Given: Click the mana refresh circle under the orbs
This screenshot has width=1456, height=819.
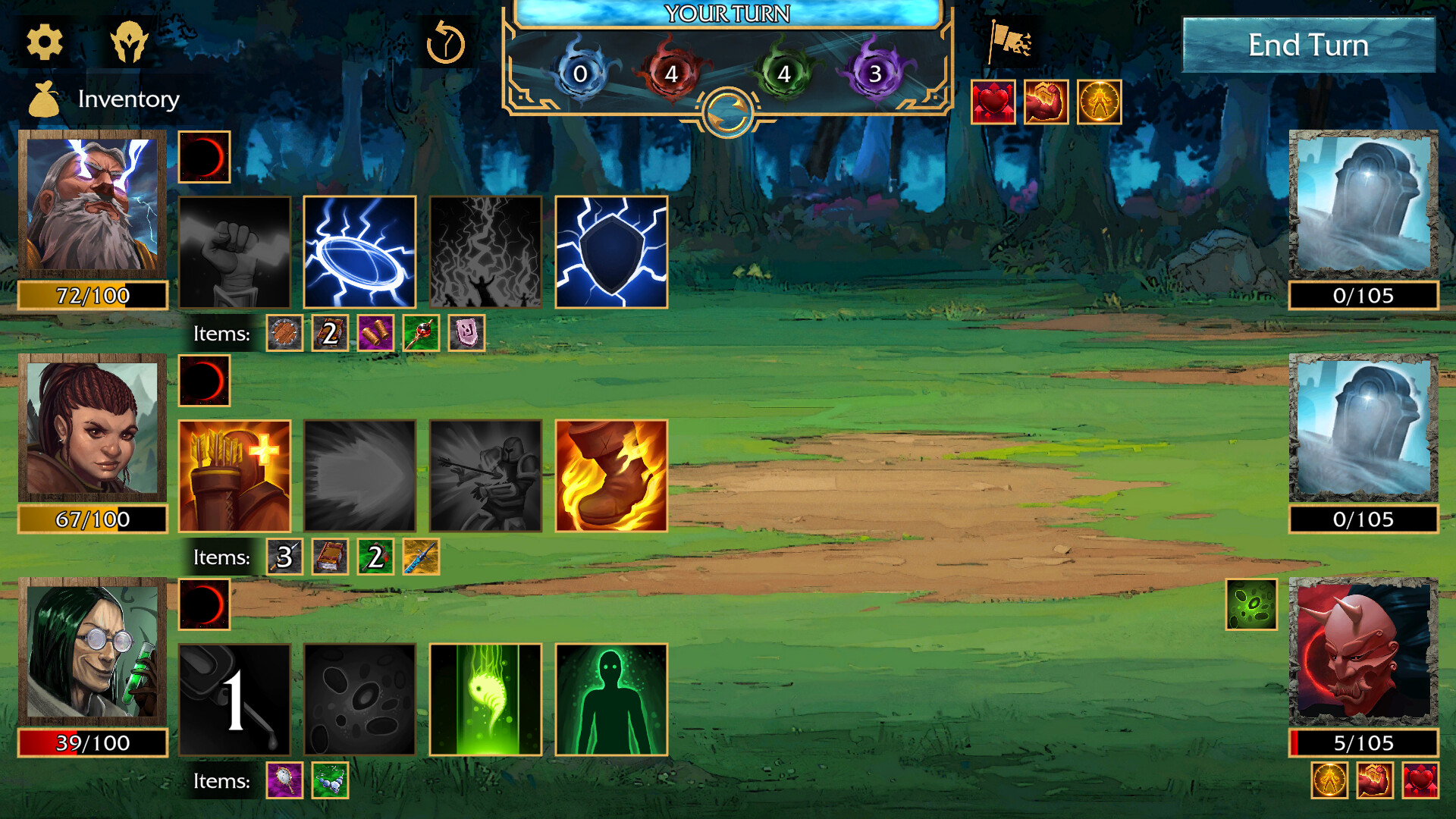Looking at the screenshot, I should tap(727, 111).
